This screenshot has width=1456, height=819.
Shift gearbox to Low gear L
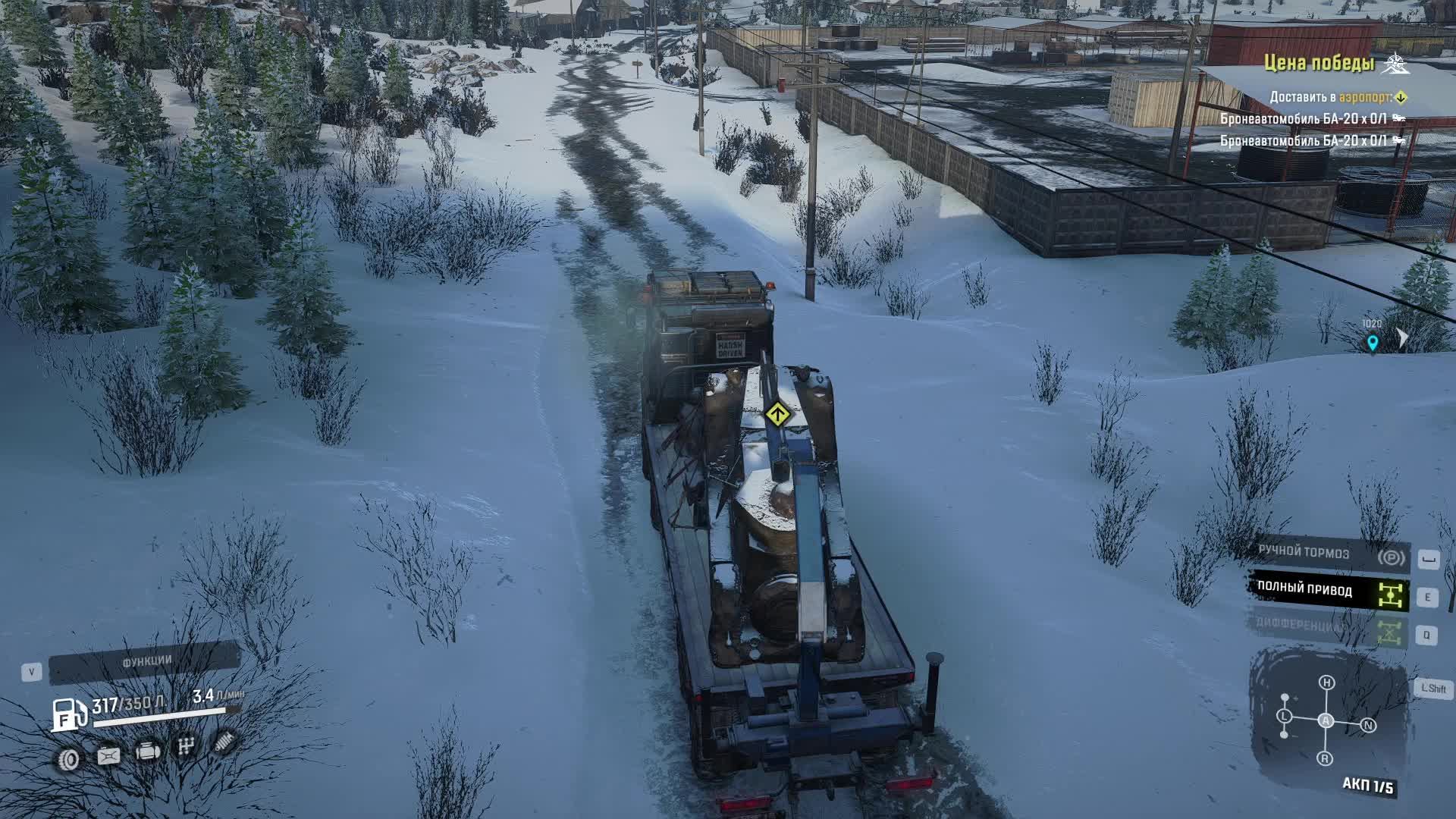(1284, 716)
